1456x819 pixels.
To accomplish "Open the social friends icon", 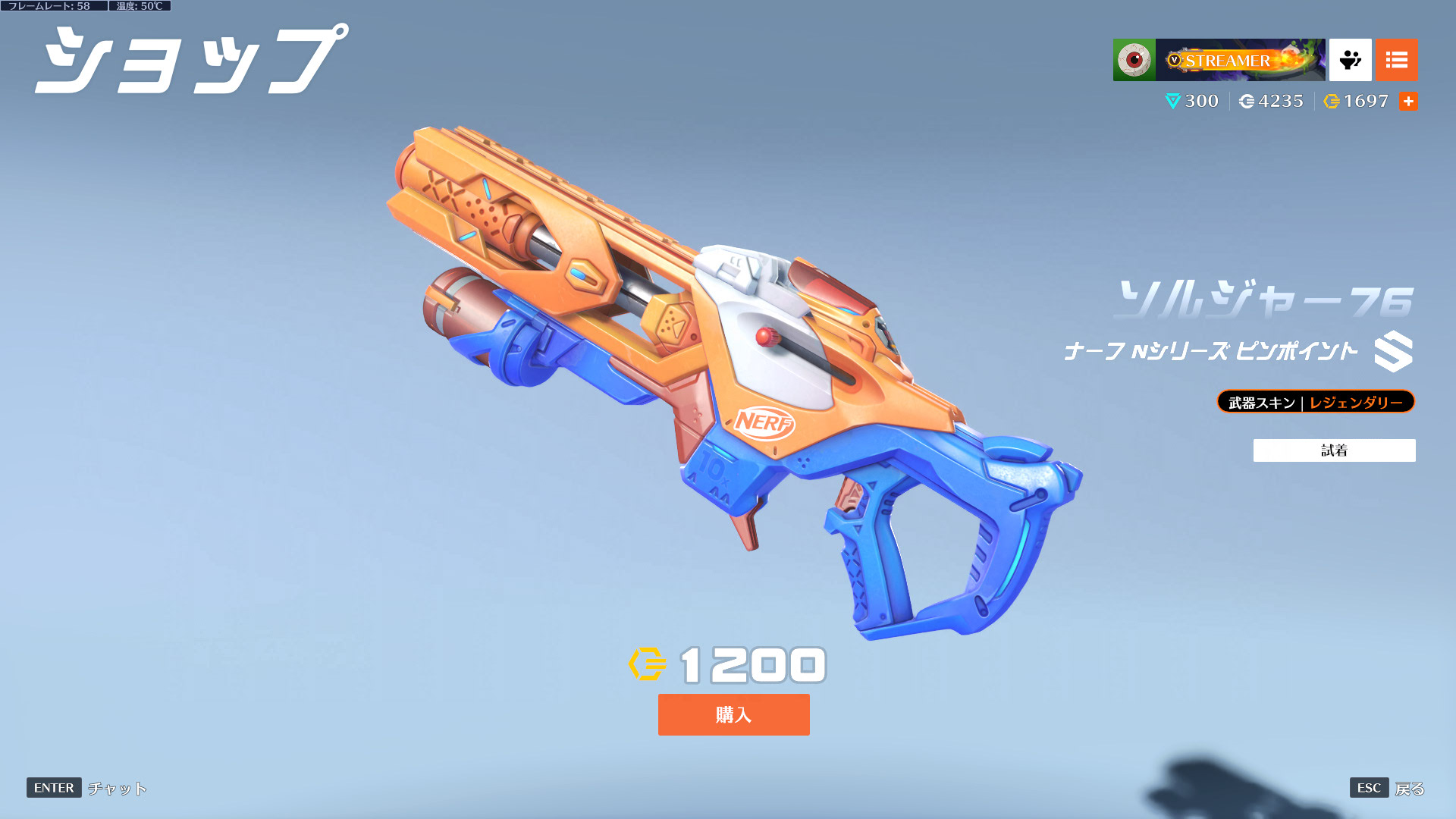I will 1350,60.
